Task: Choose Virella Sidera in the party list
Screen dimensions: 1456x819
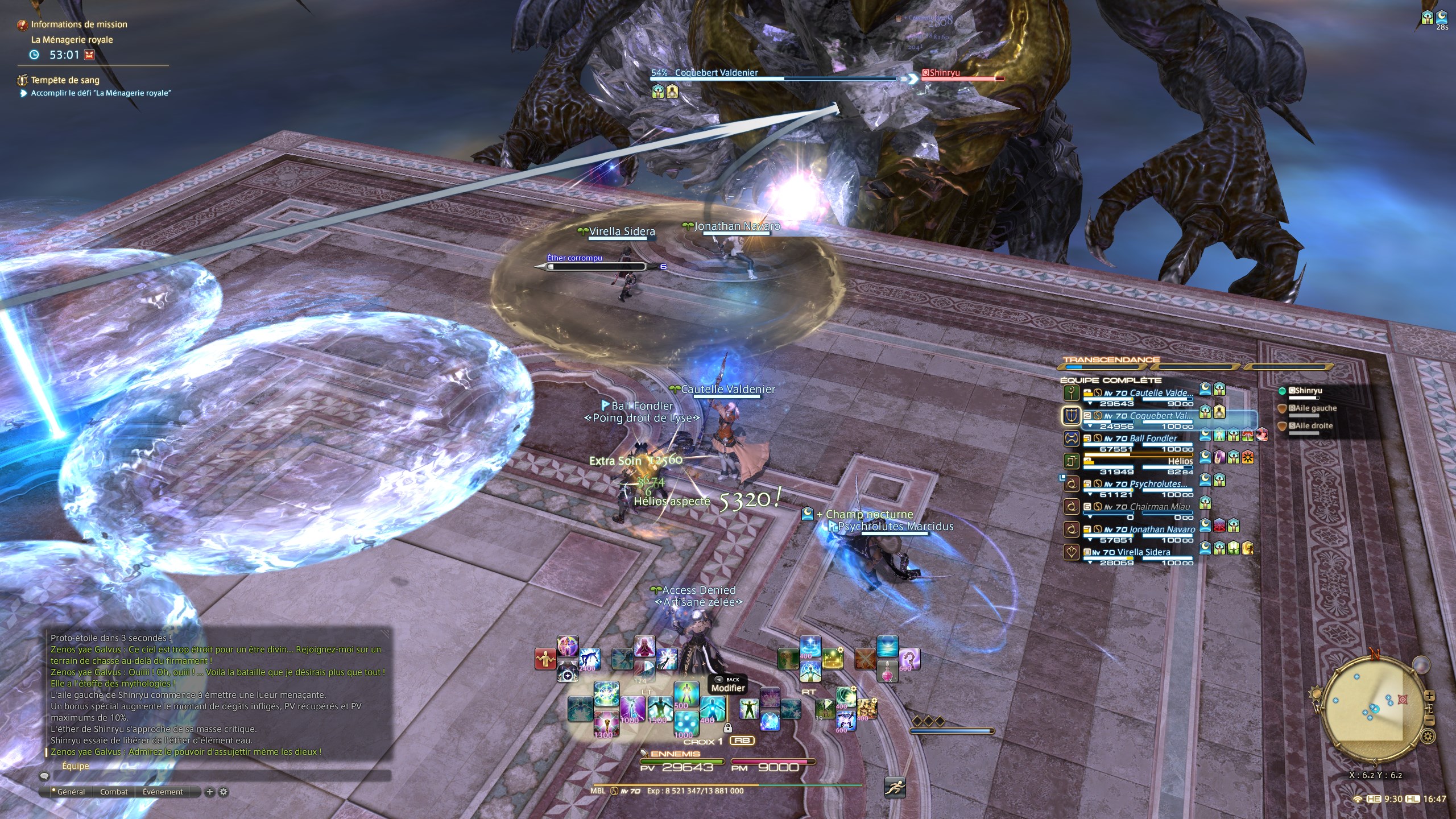Action: coord(1143,552)
